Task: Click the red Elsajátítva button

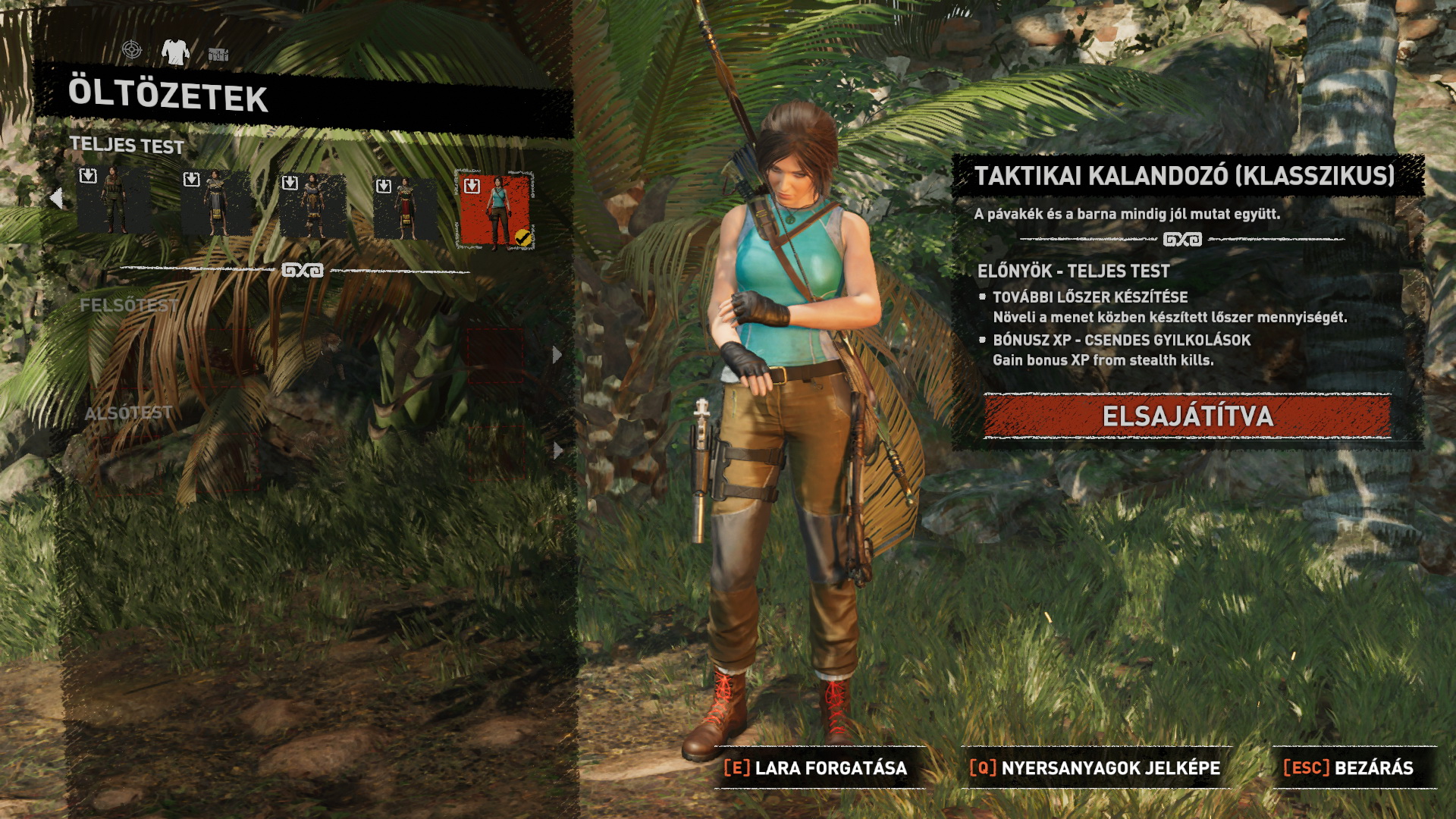Action: tap(1187, 416)
